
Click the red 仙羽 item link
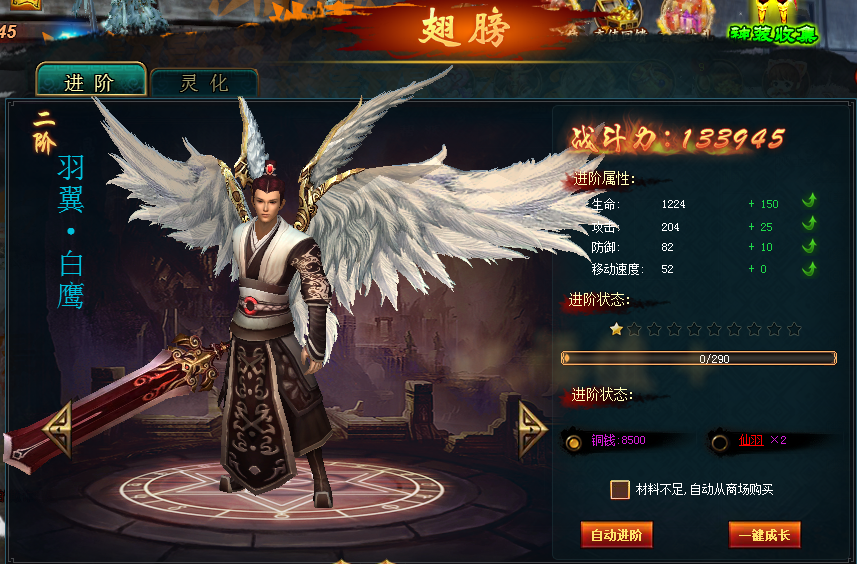[750, 440]
